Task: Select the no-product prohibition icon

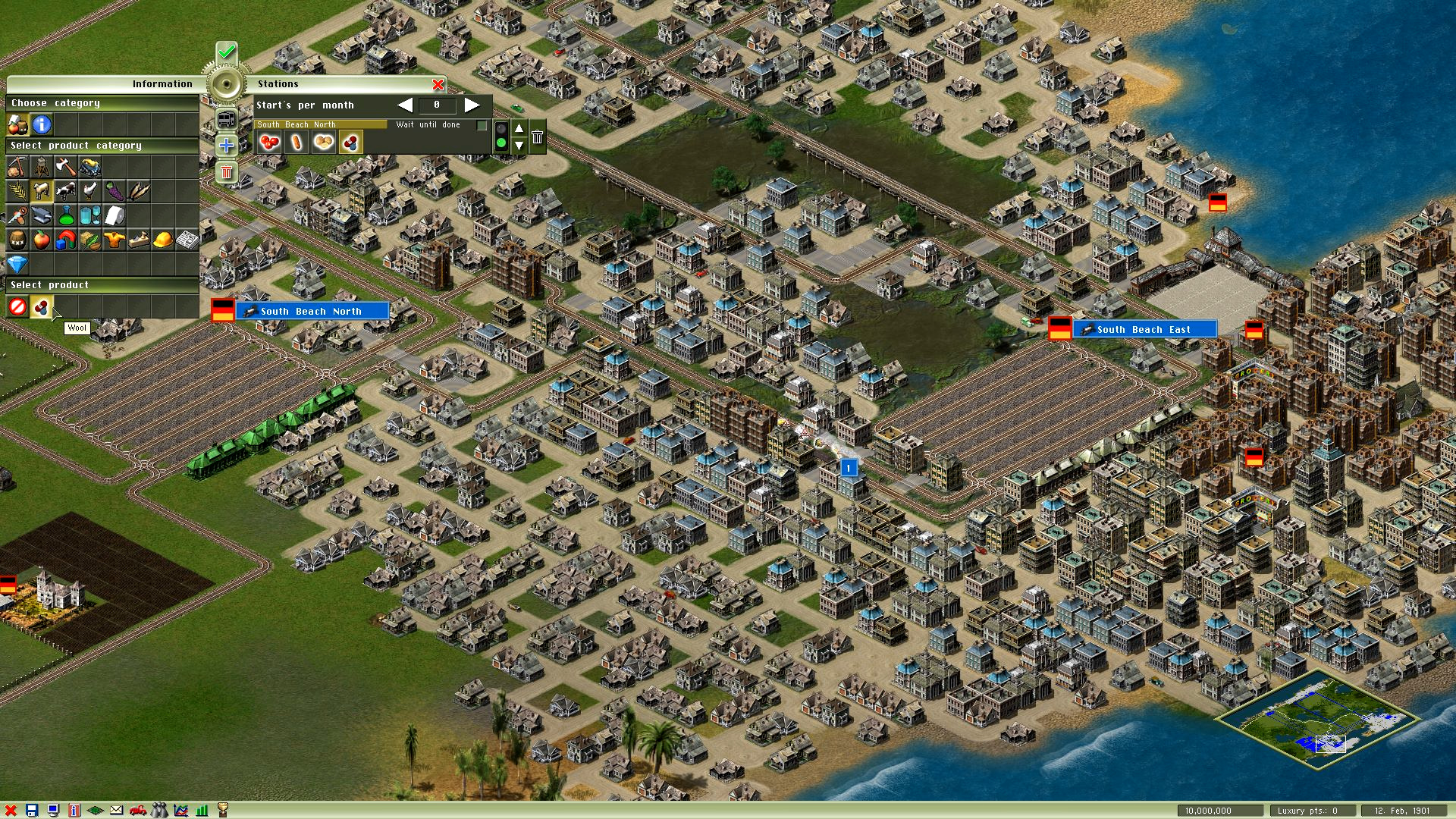Action: (x=18, y=306)
